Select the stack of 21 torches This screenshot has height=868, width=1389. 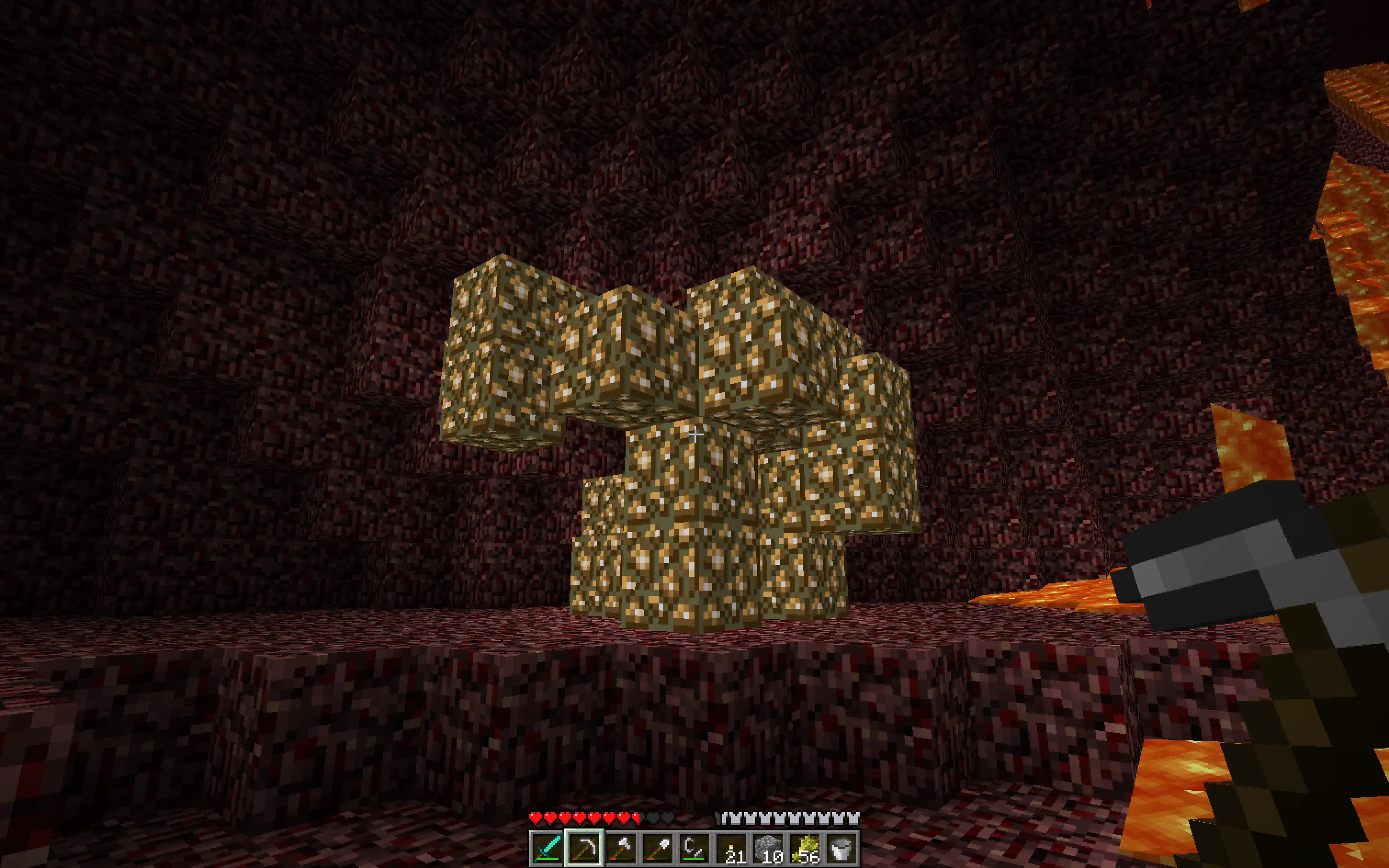pos(731,847)
